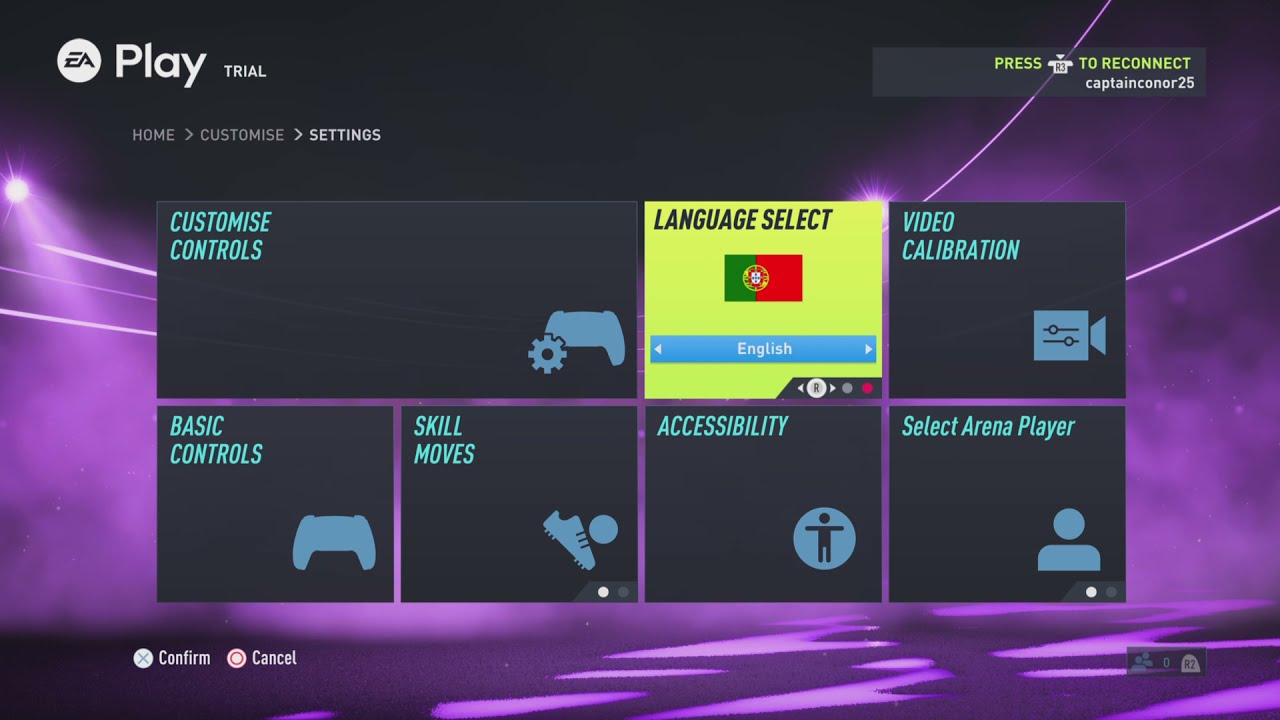The width and height of the screenshot is (1280, 720).
Task: Go back to CUSTOMISE in the breadcrumb
Action: point(241,134)
